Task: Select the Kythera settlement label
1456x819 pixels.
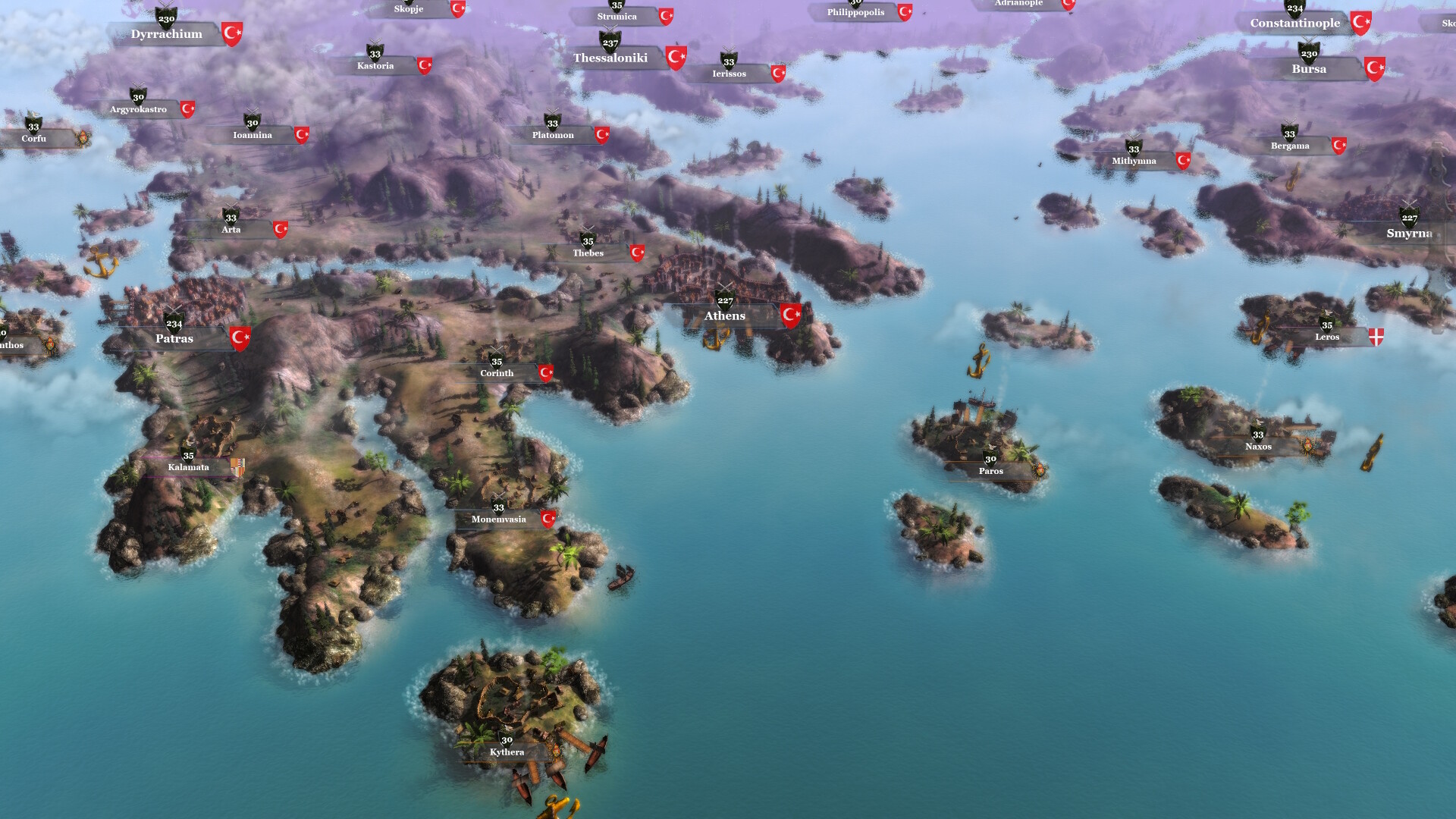Action: (x=507, y=752)
